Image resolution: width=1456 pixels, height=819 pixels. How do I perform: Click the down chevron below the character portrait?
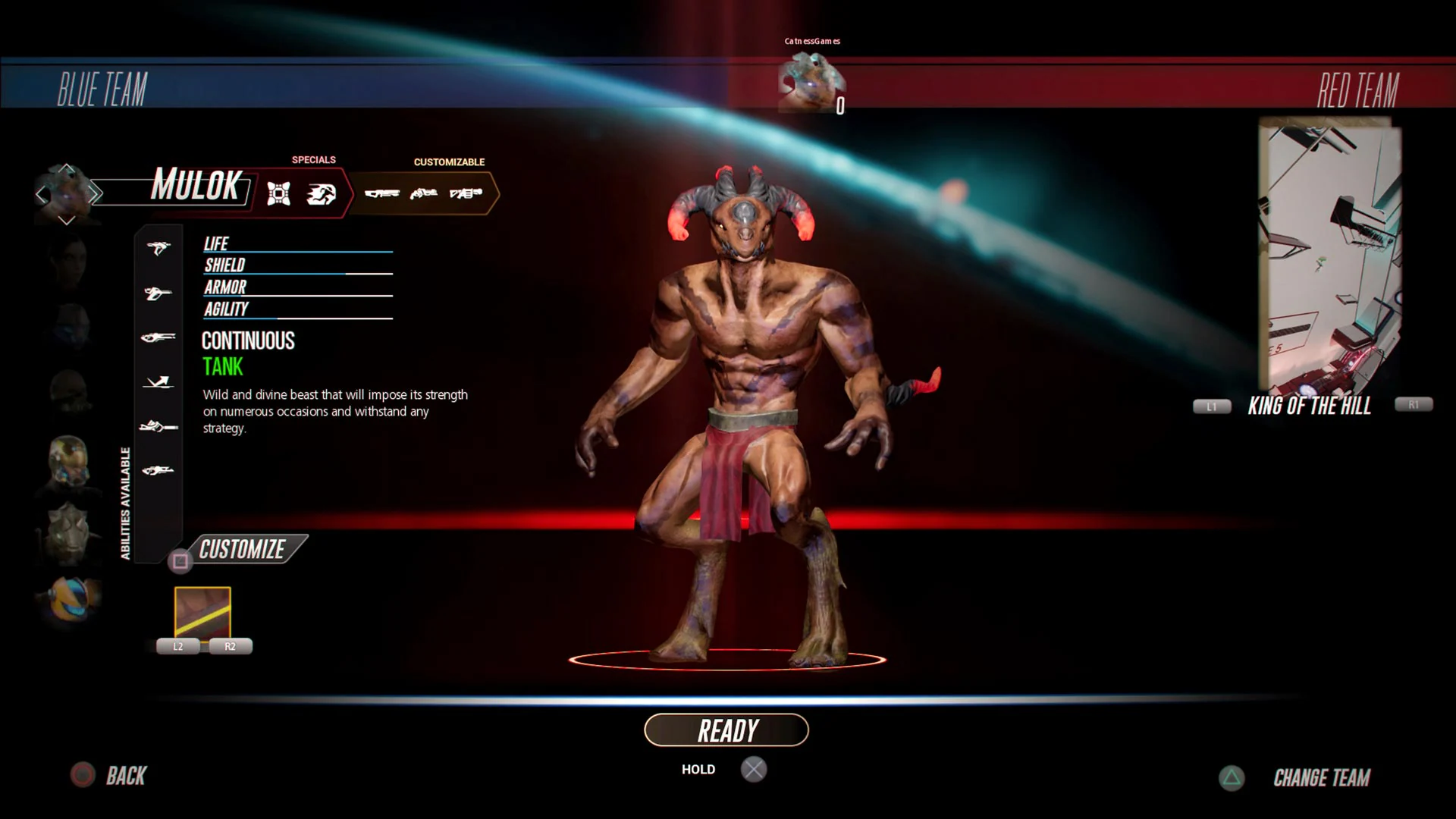tap(67, 220)
